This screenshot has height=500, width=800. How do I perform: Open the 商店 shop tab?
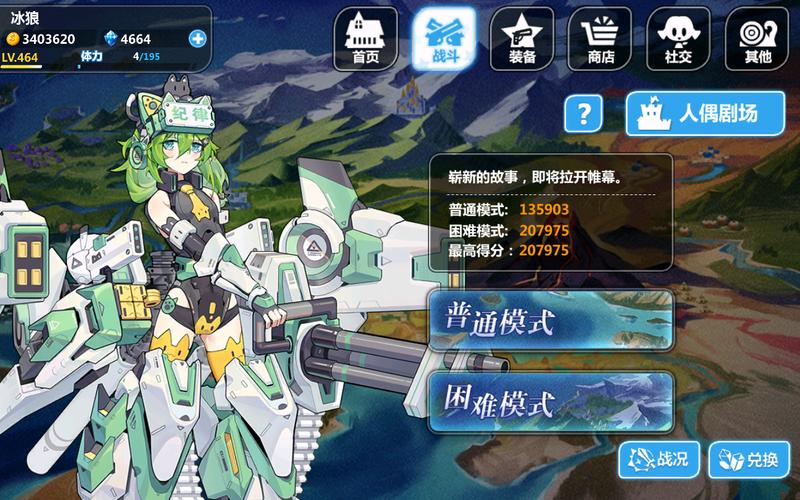[600, 40]
